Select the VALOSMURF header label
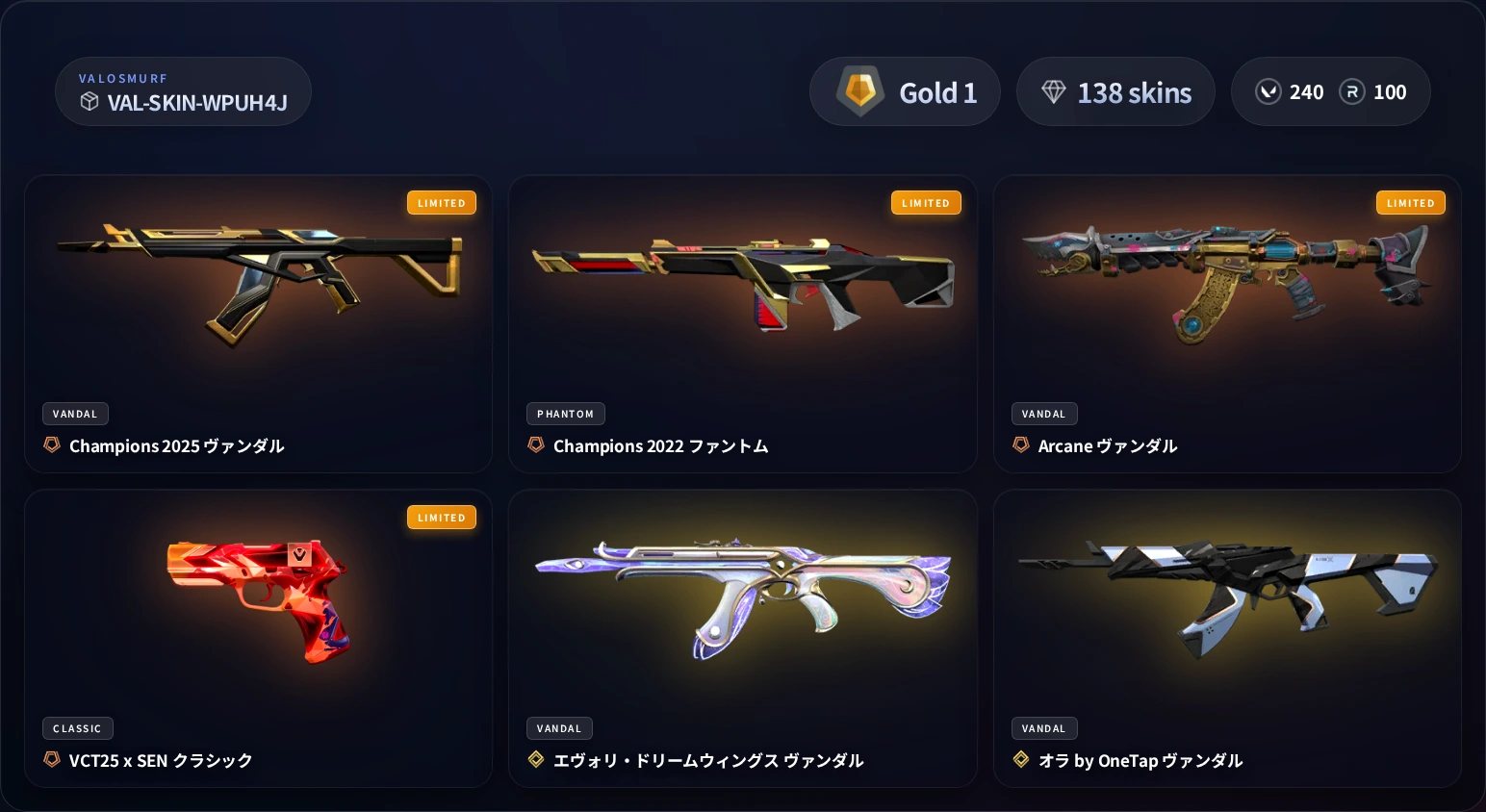 coord(124,78)
